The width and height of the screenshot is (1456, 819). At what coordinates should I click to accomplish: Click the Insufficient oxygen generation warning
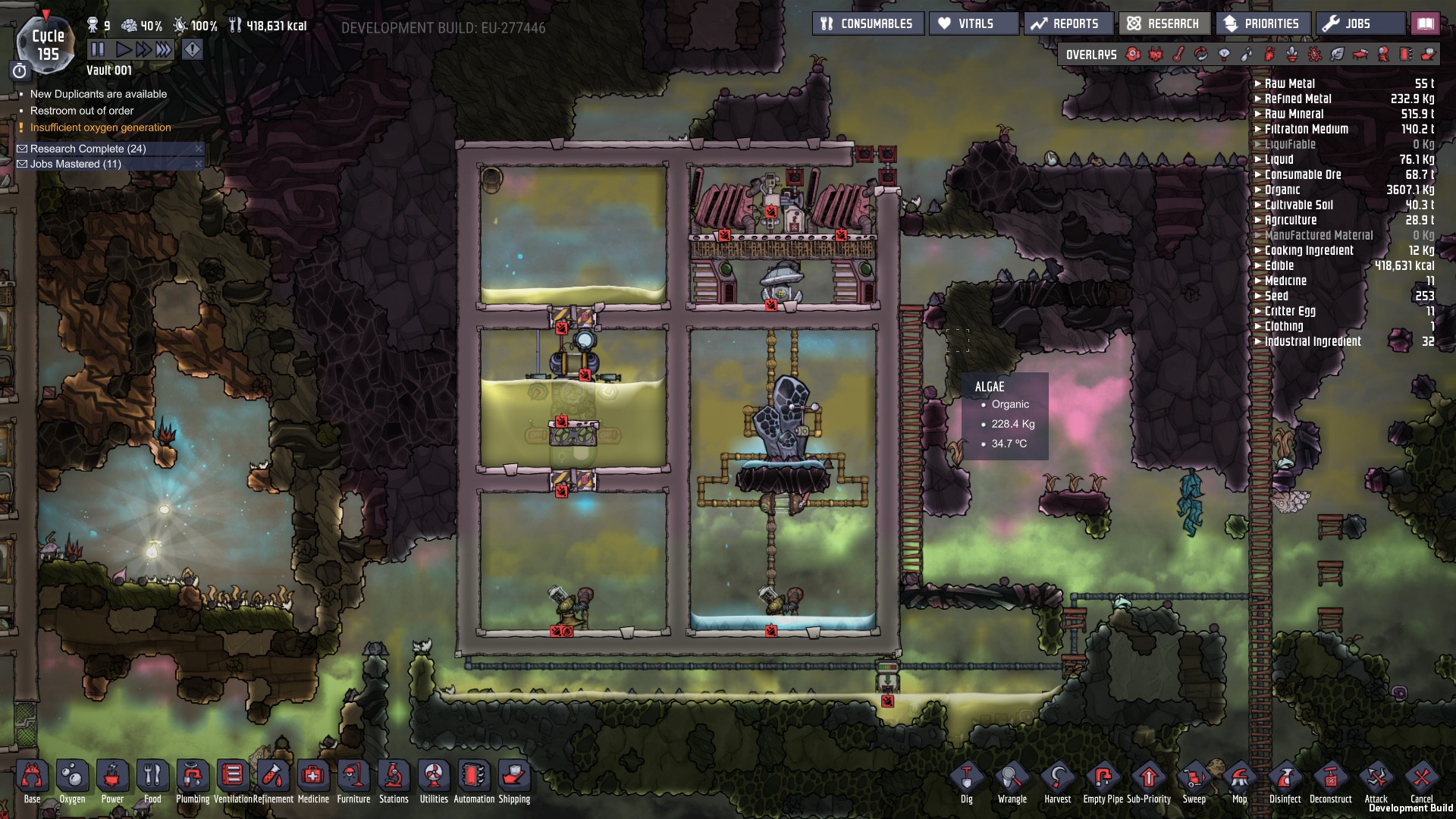[x=100, y=127]
